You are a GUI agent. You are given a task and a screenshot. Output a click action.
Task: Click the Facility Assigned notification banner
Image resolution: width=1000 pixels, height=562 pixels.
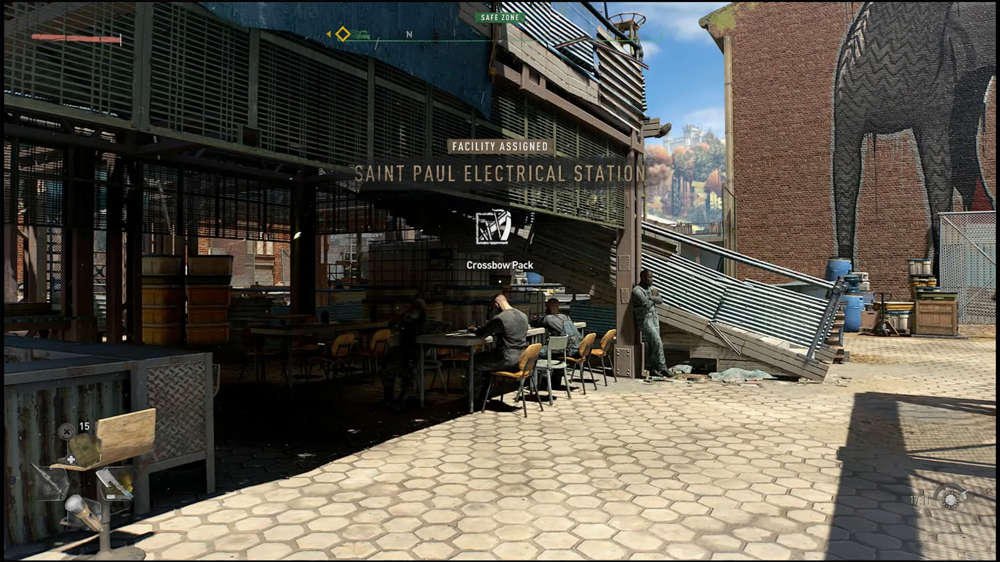pos(499,146)
